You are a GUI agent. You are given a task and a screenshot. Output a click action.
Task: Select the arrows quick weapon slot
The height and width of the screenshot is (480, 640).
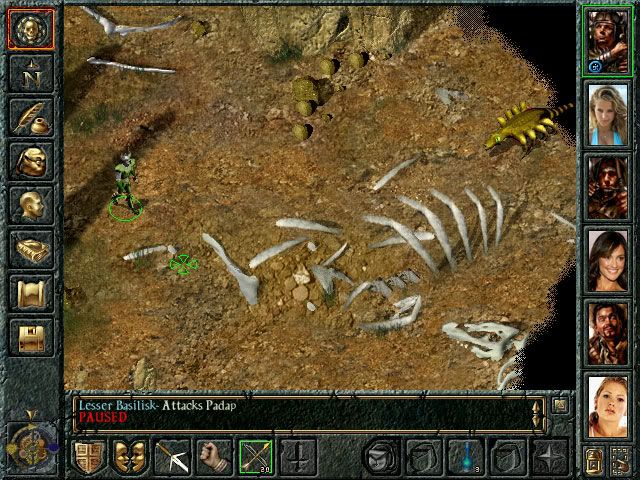[x=256, y=458]
